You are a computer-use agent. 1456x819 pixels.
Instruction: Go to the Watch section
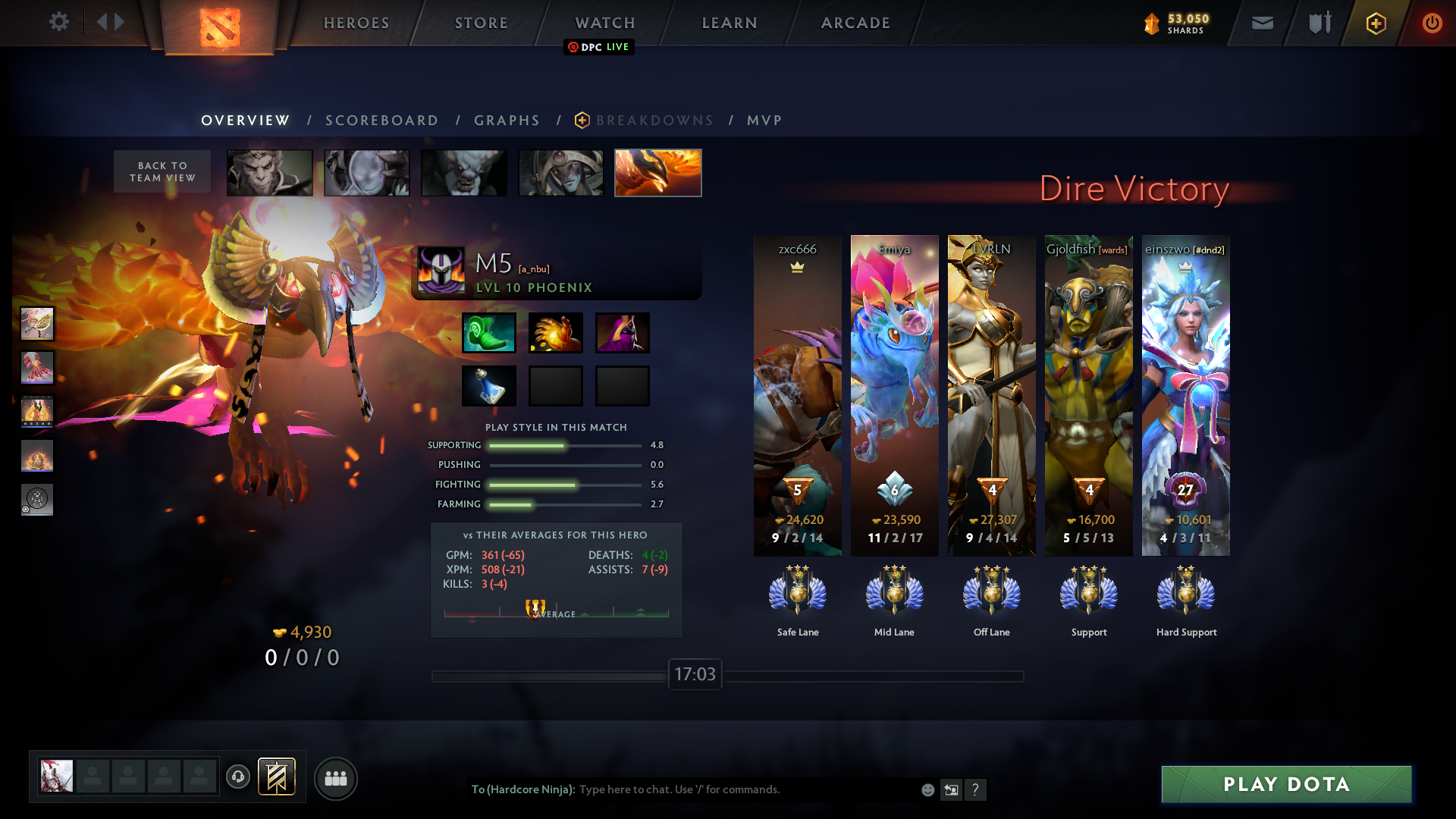605,23
